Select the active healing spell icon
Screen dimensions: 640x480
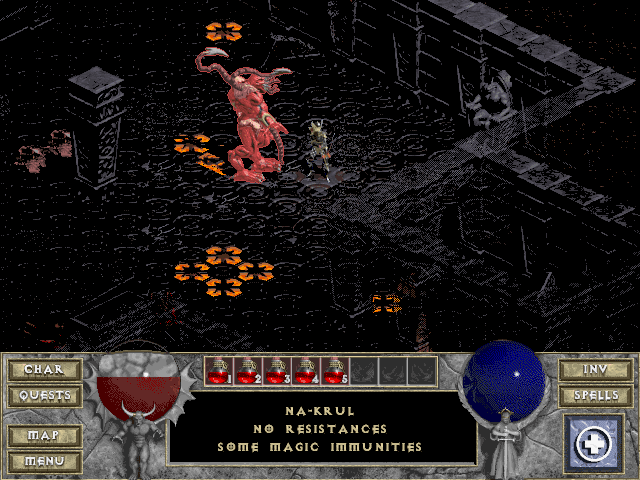[x=595, y=443]
